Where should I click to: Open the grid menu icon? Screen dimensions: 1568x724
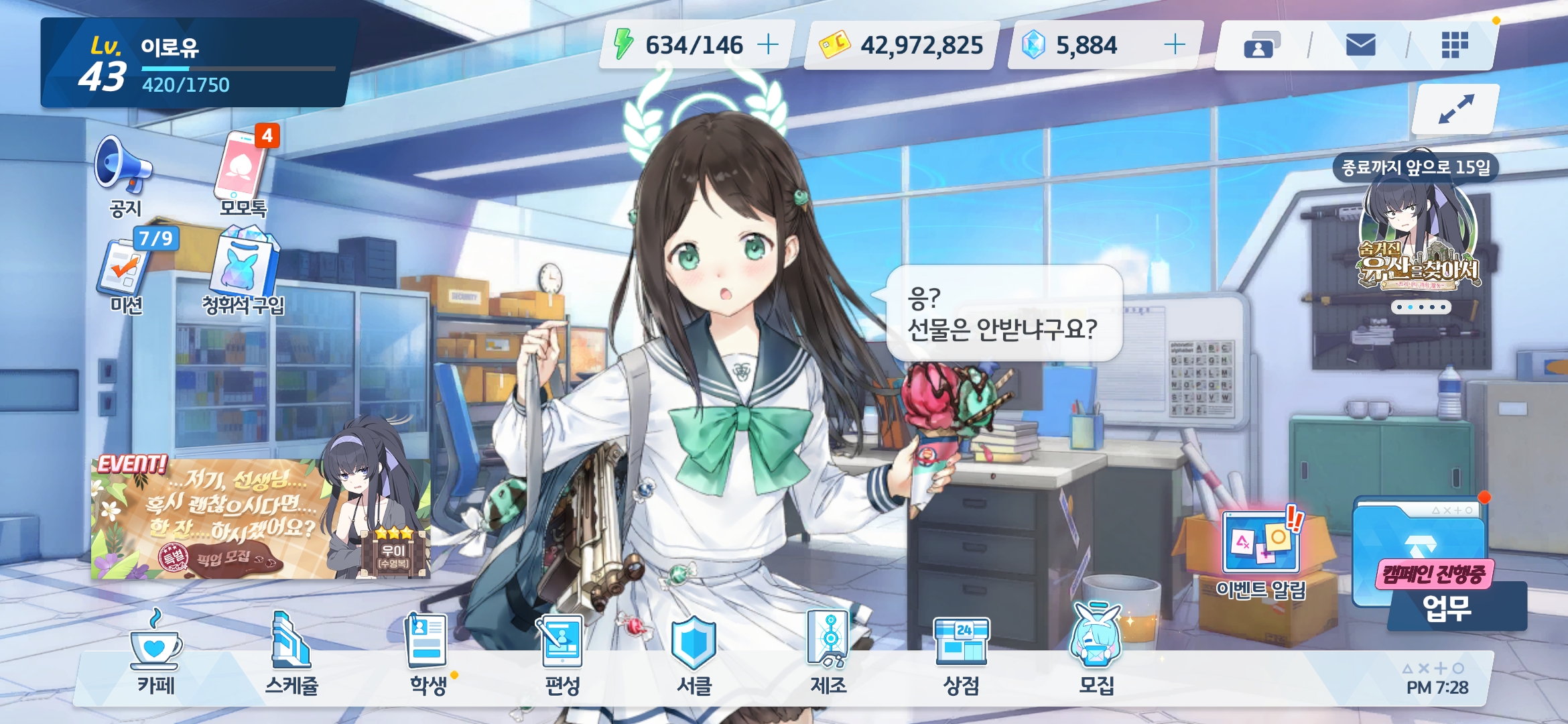tap(1455, 46)
